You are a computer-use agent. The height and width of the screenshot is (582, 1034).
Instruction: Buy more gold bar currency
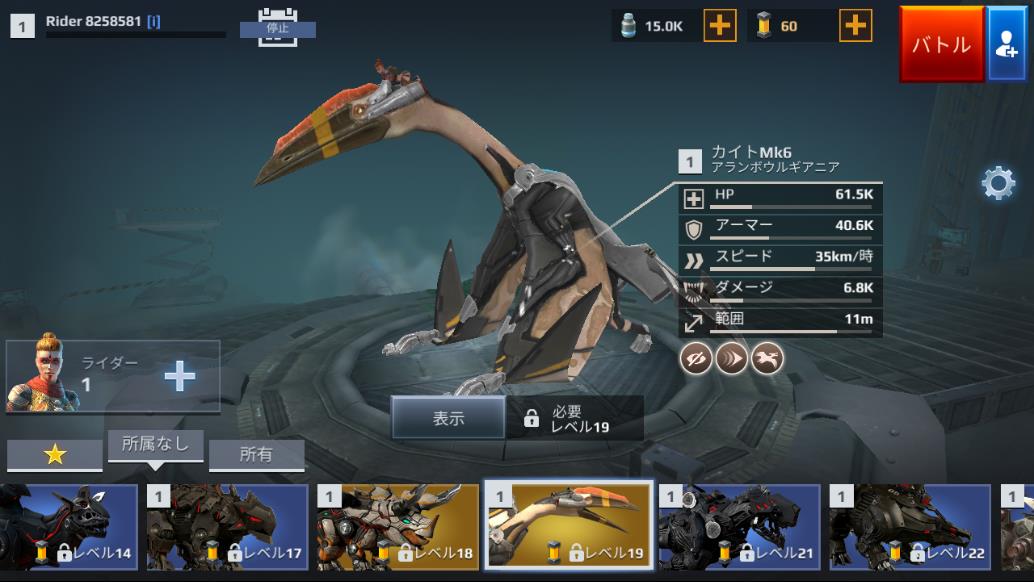click(x=855, y=26)
